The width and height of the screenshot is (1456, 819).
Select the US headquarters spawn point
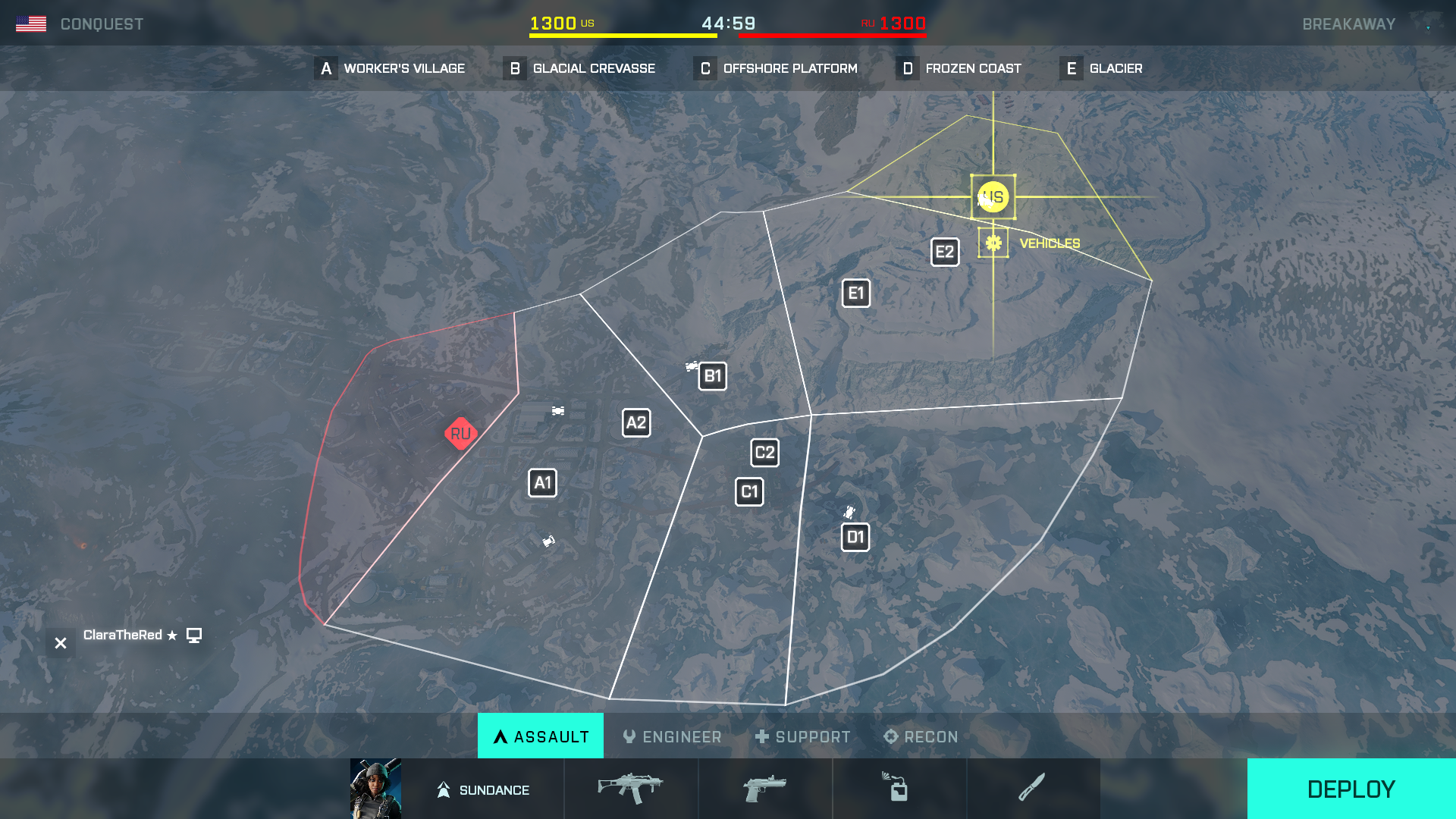(x=993, y=197)
